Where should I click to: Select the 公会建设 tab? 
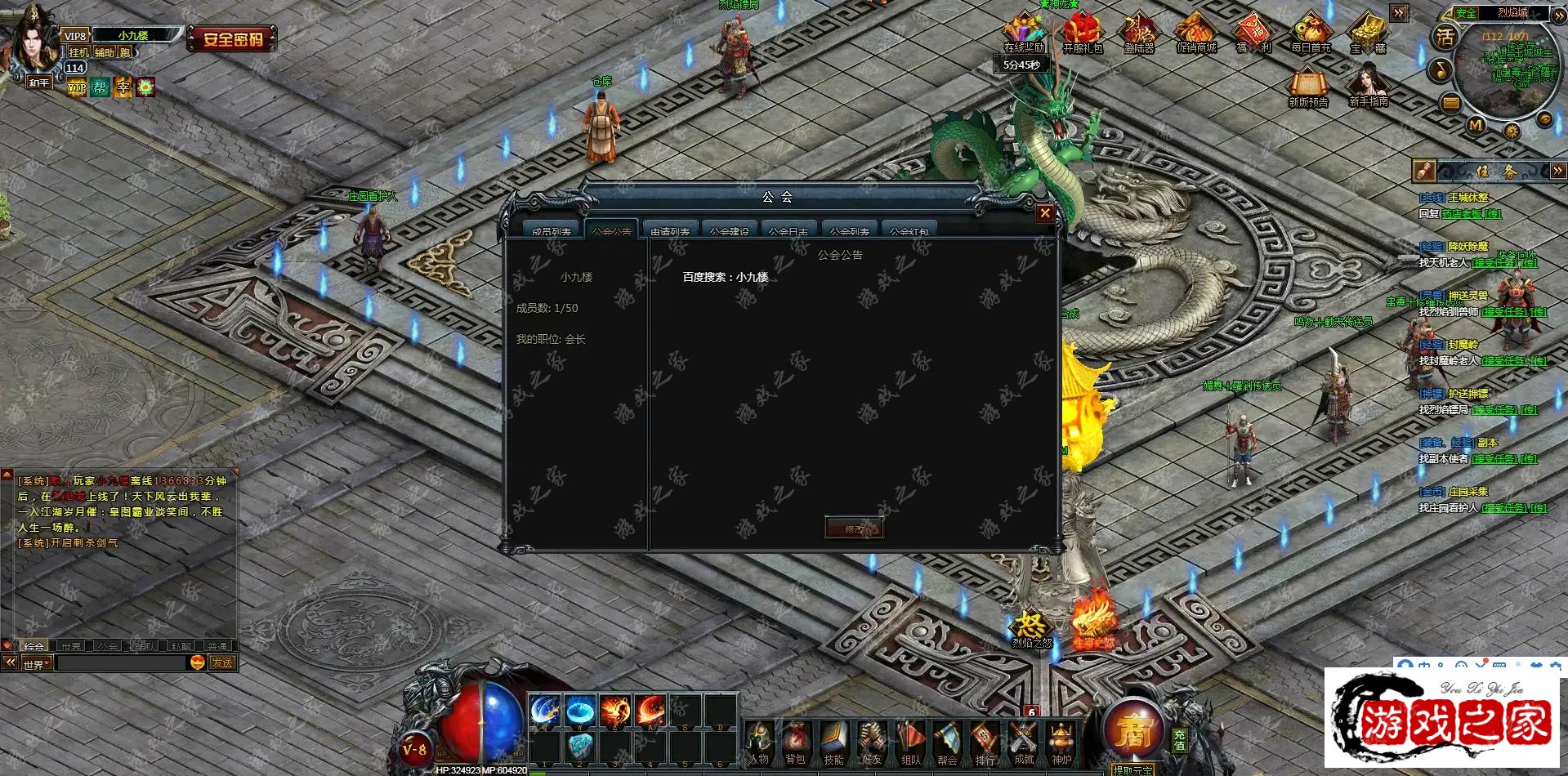(729, 230)
